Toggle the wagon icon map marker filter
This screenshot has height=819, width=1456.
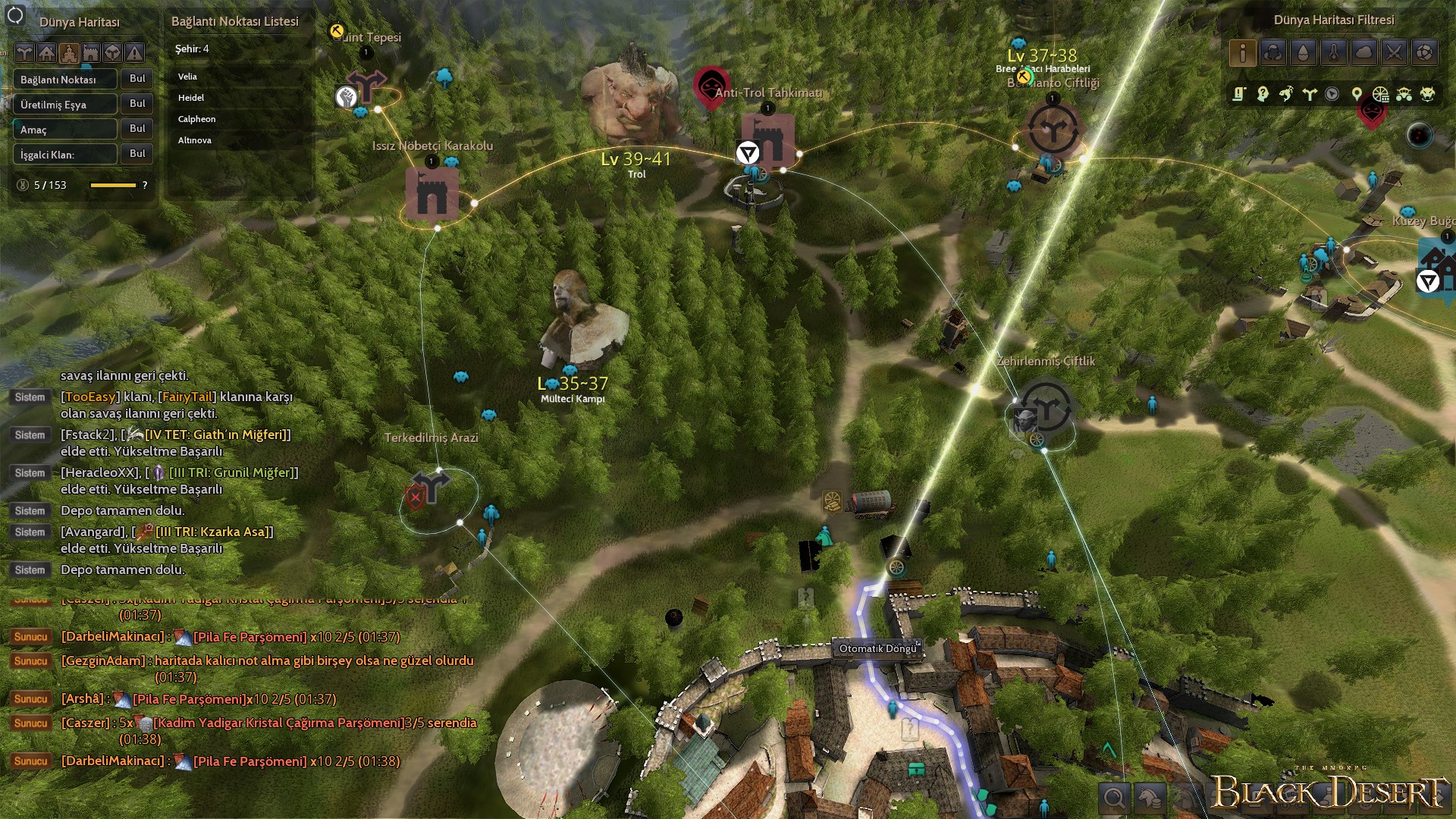pos(1404,94)
